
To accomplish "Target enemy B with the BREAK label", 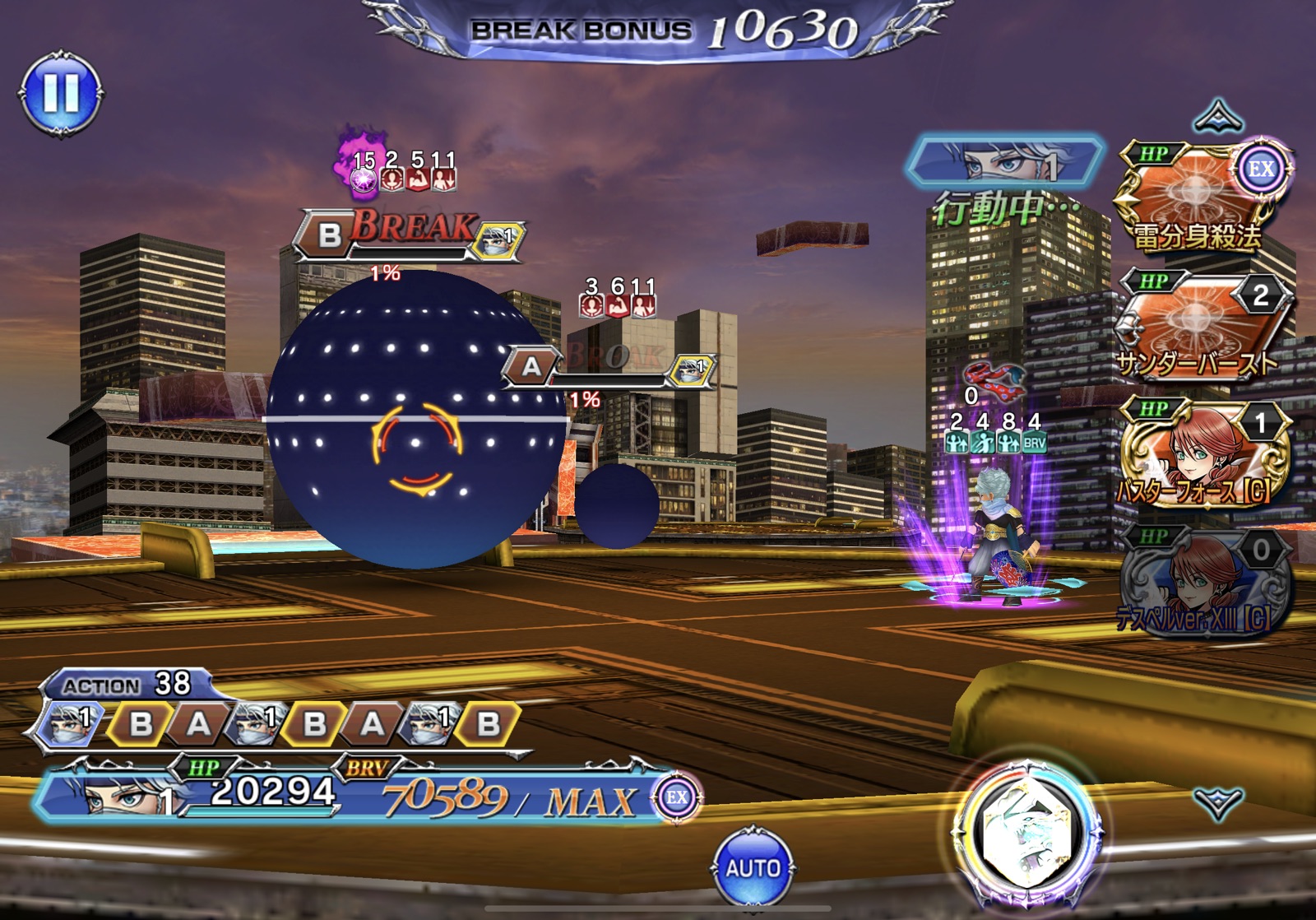I will click(x=409, y=235).
